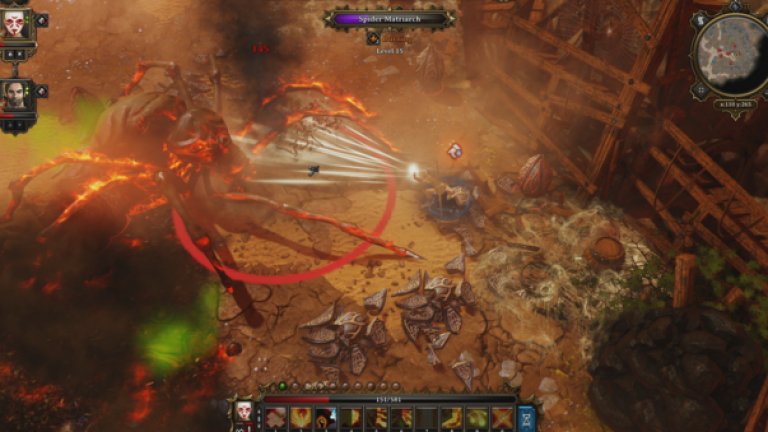Viewport: 768px width, 432px height.
Task: Use the first hotbar skill
Action: (274, 417)
